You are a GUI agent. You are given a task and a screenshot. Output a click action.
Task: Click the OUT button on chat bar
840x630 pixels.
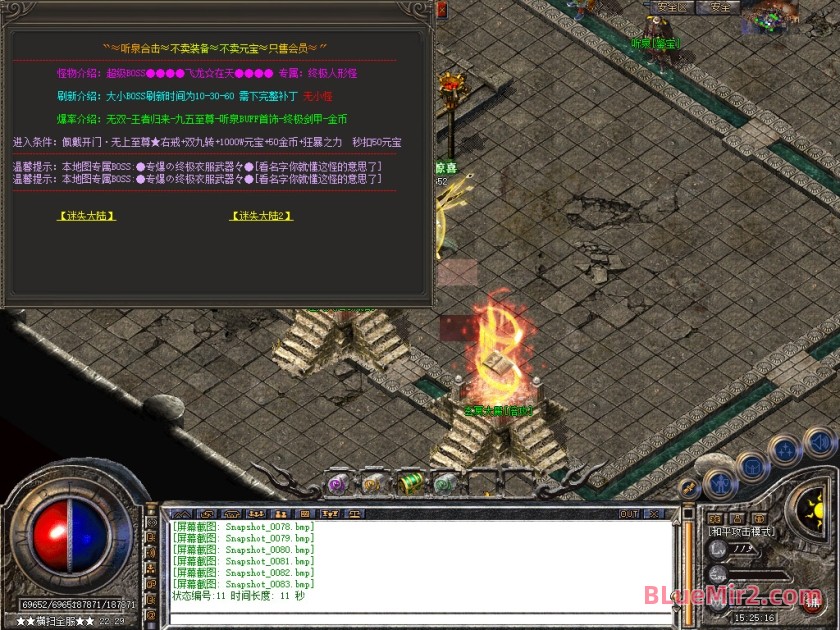628,514
